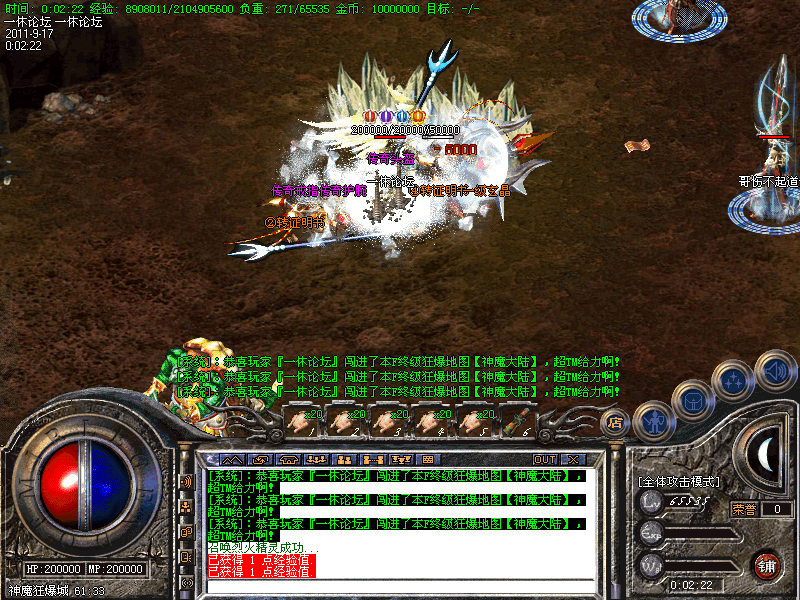Open the character status round button
The height and width of the screenshot is (600, 800).
tap(652, 422)
